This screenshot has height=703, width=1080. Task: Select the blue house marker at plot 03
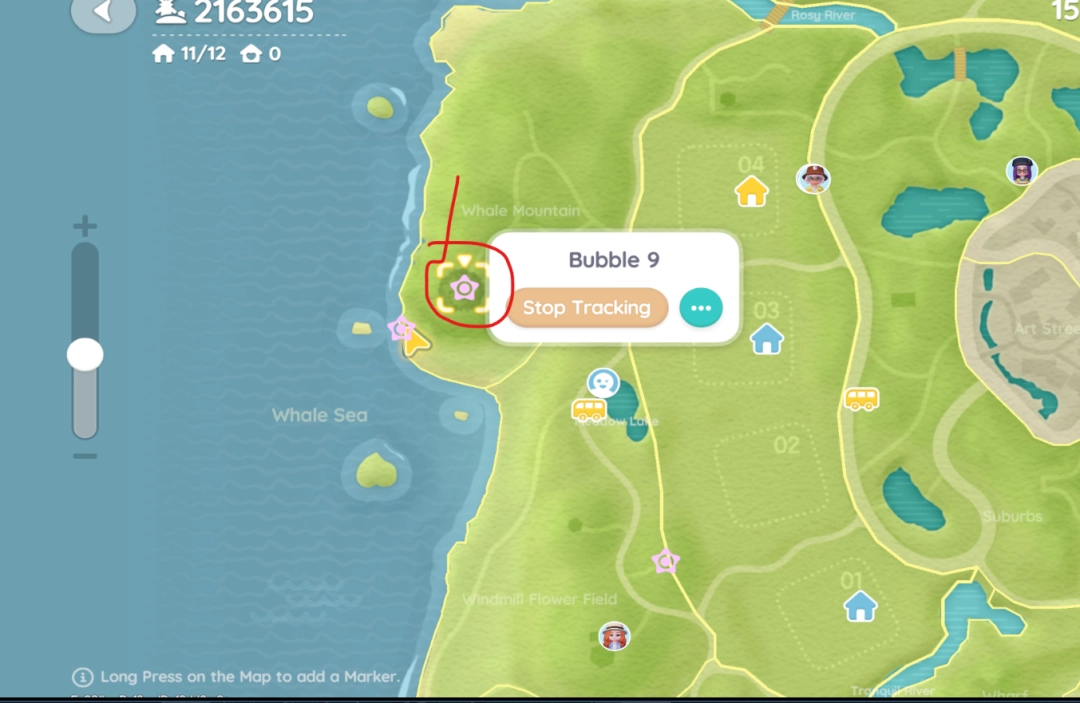(767, 338)
